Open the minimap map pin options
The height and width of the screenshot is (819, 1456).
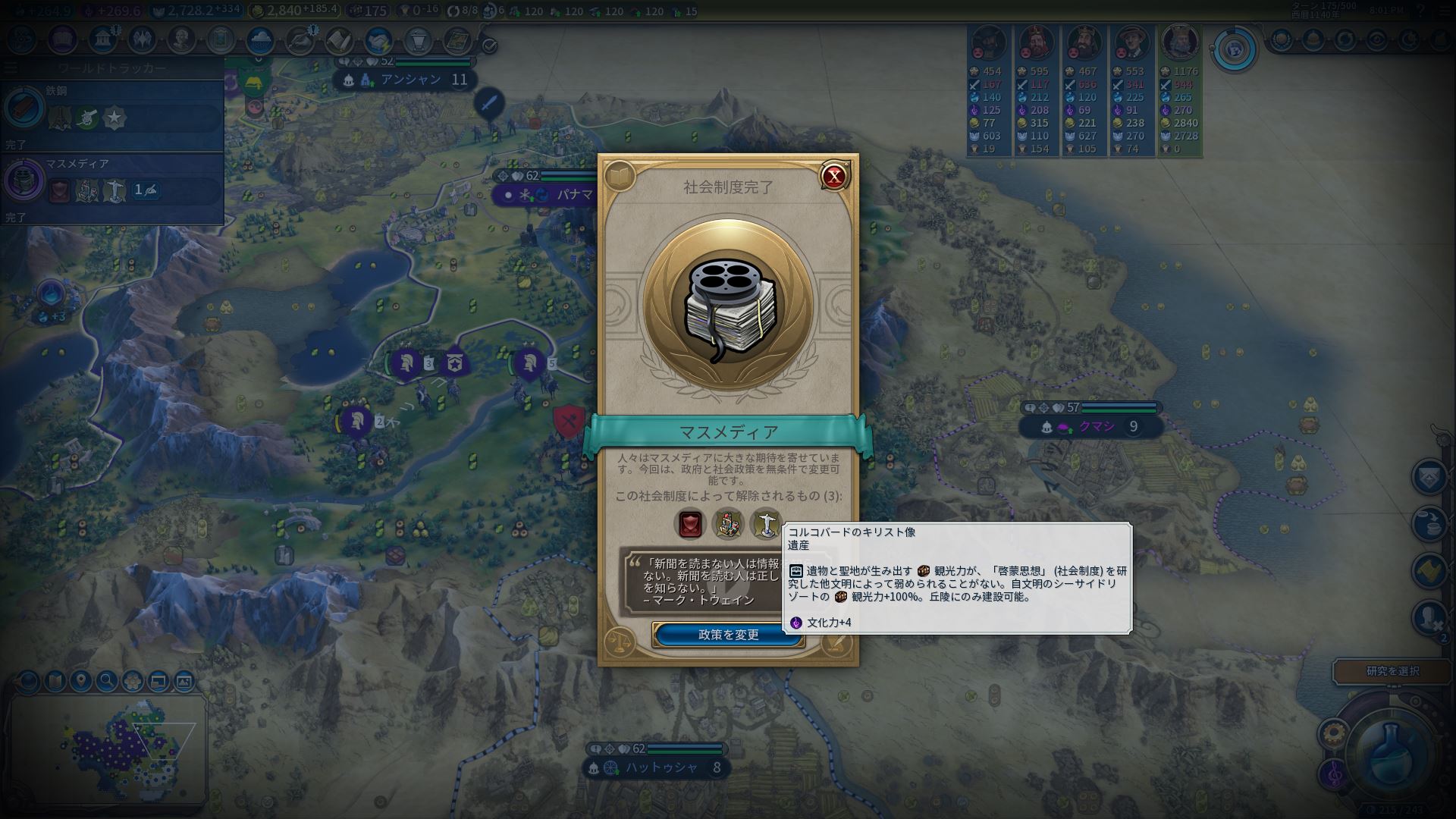tap(80, 681)
